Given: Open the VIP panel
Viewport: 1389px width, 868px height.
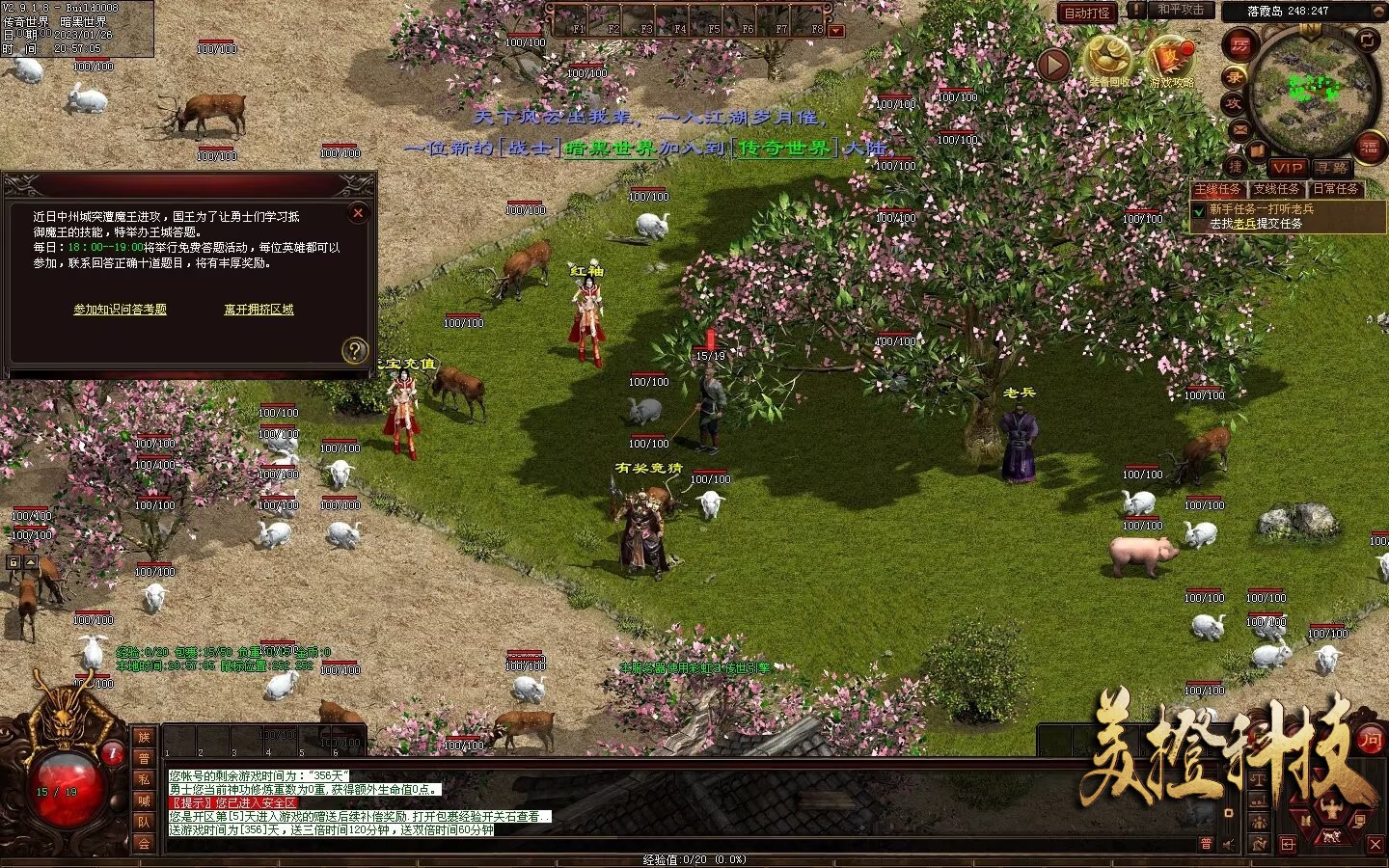Looking at the screenshot, I should tap(1287, 168).
